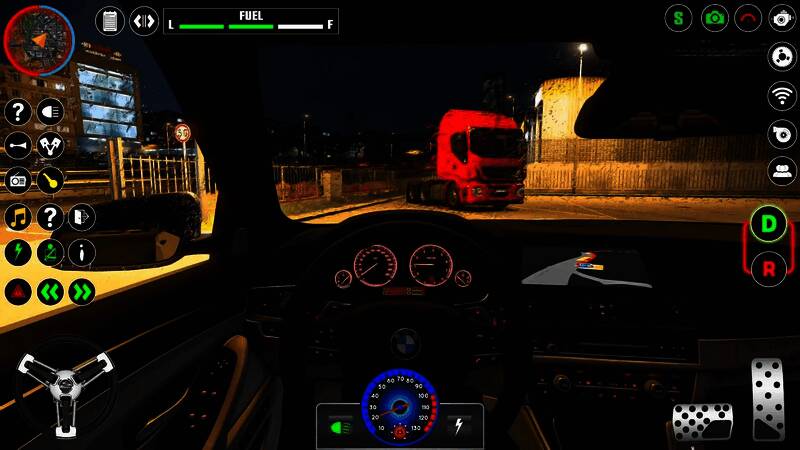The height and width of the screenshot is (450, 800).
Task: Open the multiplayer people icon
Action: click(782, 170)
